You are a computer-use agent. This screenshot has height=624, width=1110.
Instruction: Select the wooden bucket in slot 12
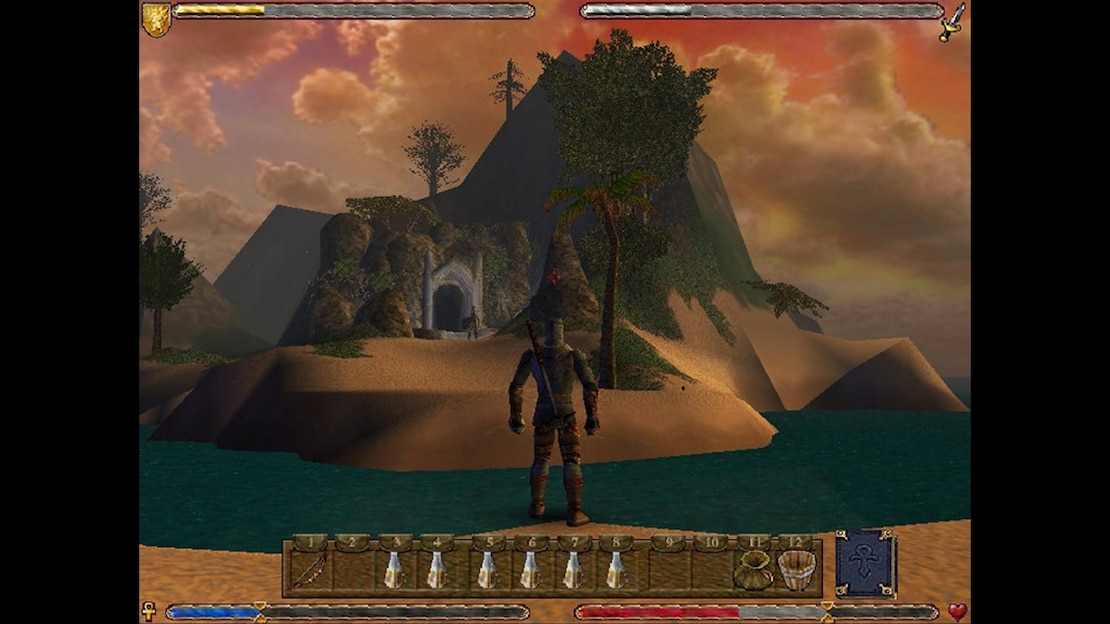pos(796,571)
